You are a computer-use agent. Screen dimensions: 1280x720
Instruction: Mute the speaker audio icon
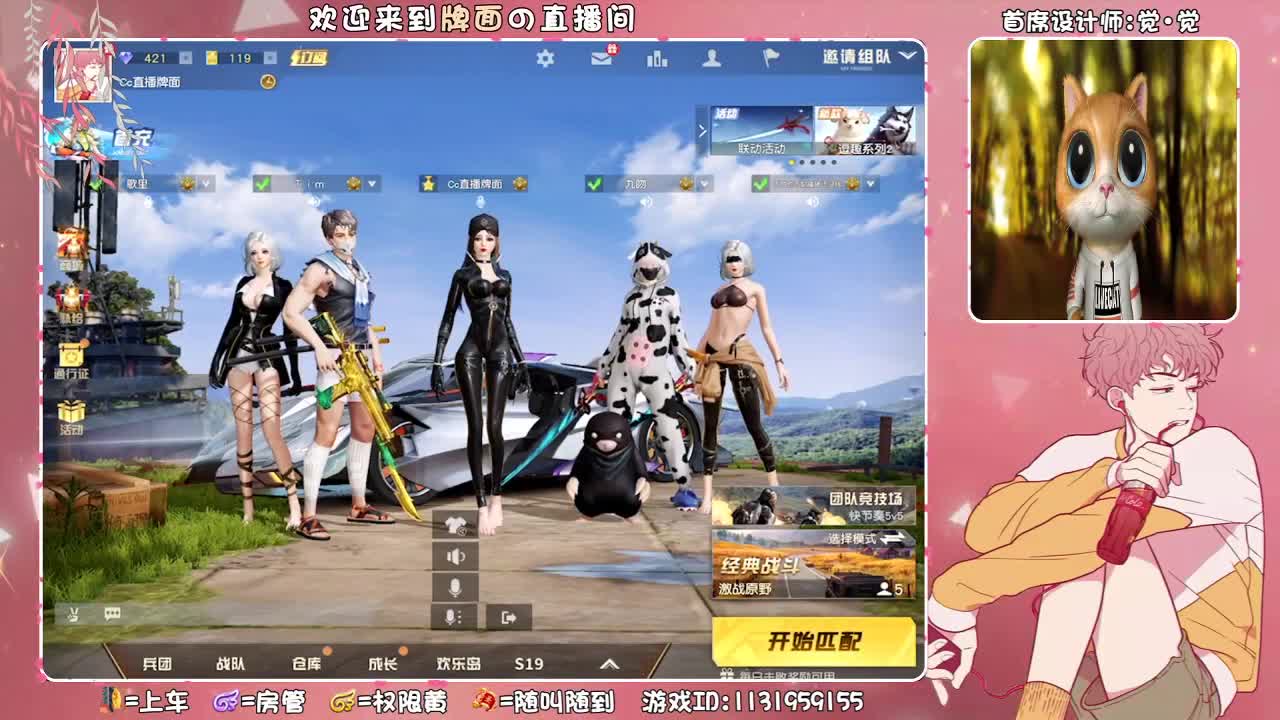(x=455, y=557)
